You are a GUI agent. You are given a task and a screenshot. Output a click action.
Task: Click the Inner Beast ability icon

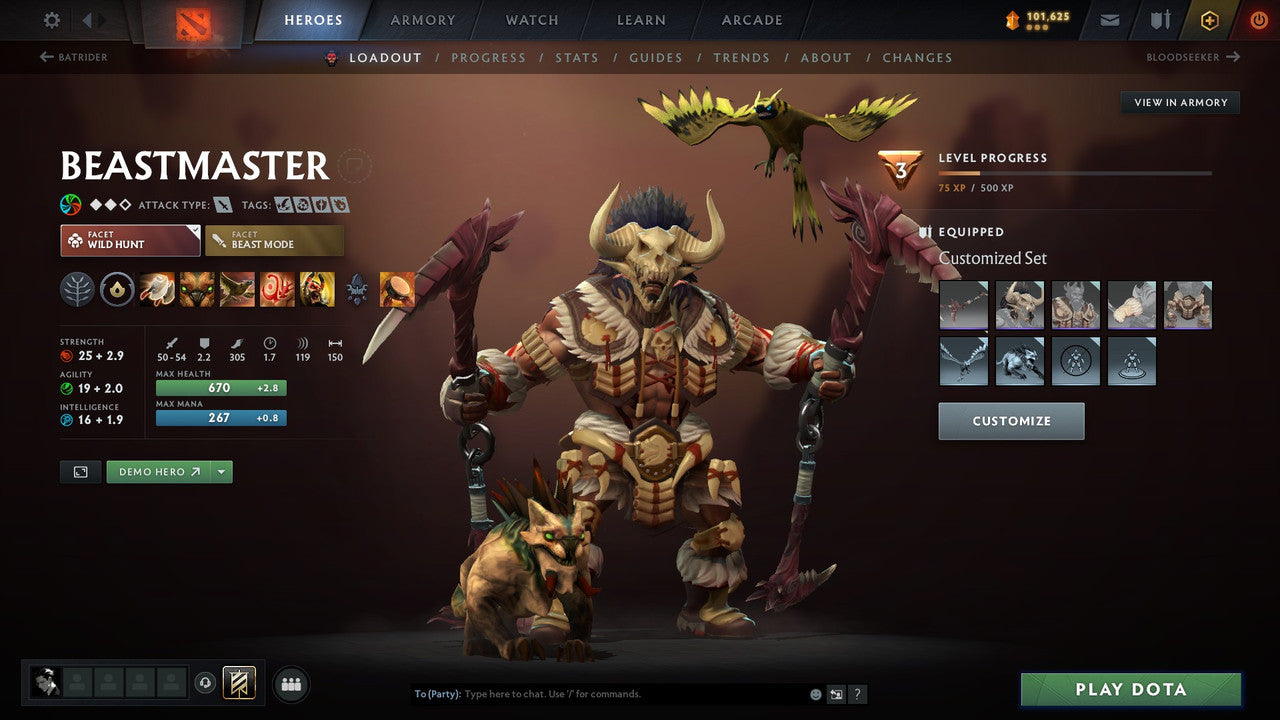[x=276, y=289]
